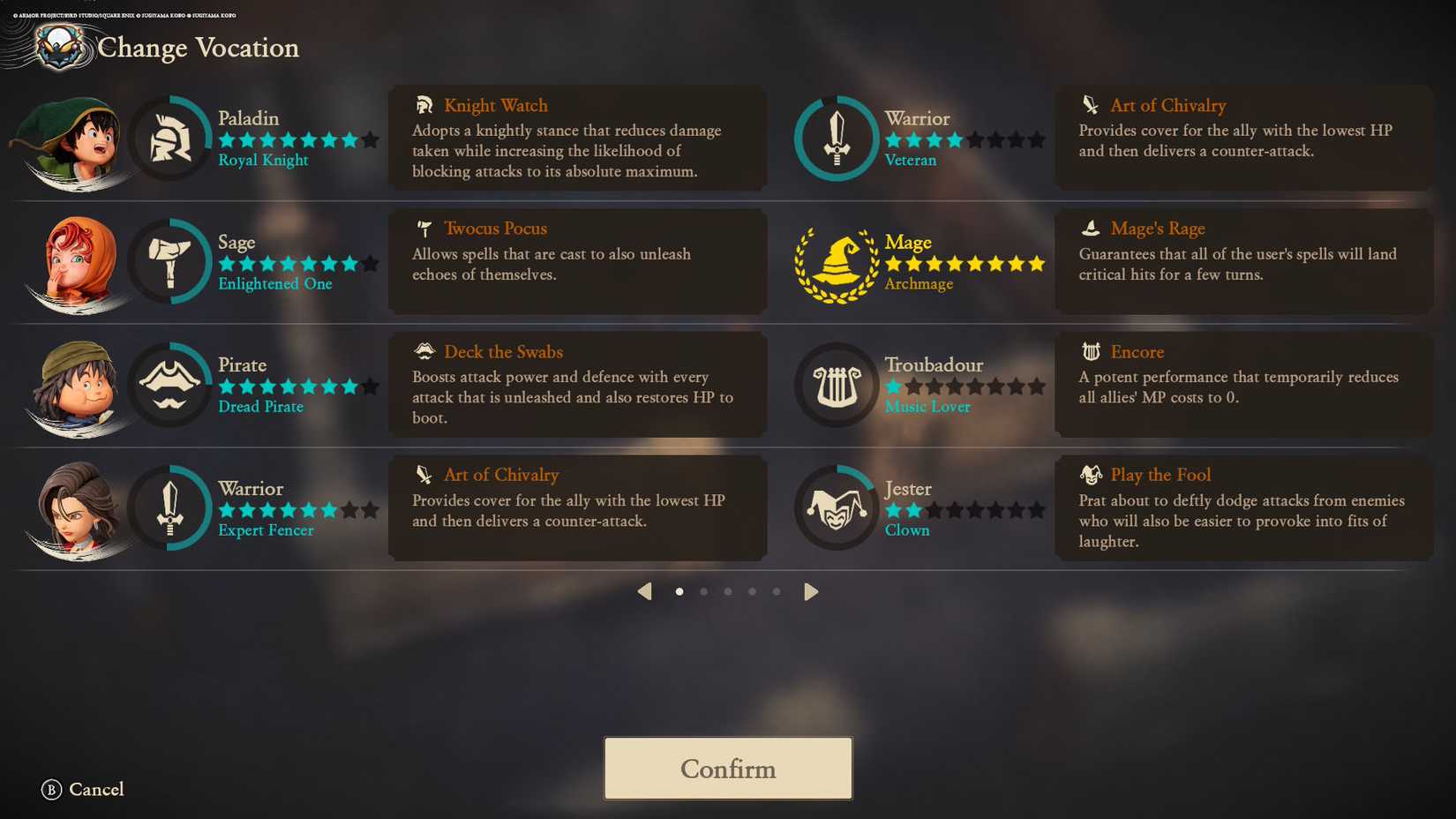The height and width of the screenshot is (819, 1456).
Task: Cancel the vocation change
Action: tap(83, 790)
